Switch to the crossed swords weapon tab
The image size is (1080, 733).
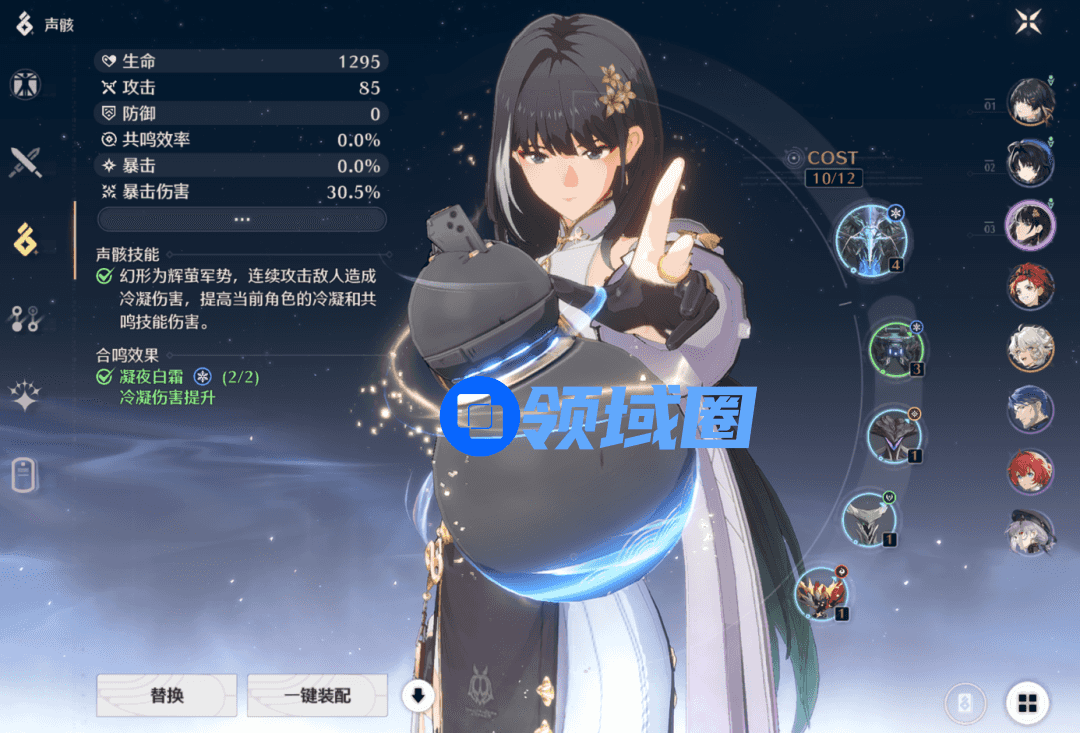coord(25,162)
